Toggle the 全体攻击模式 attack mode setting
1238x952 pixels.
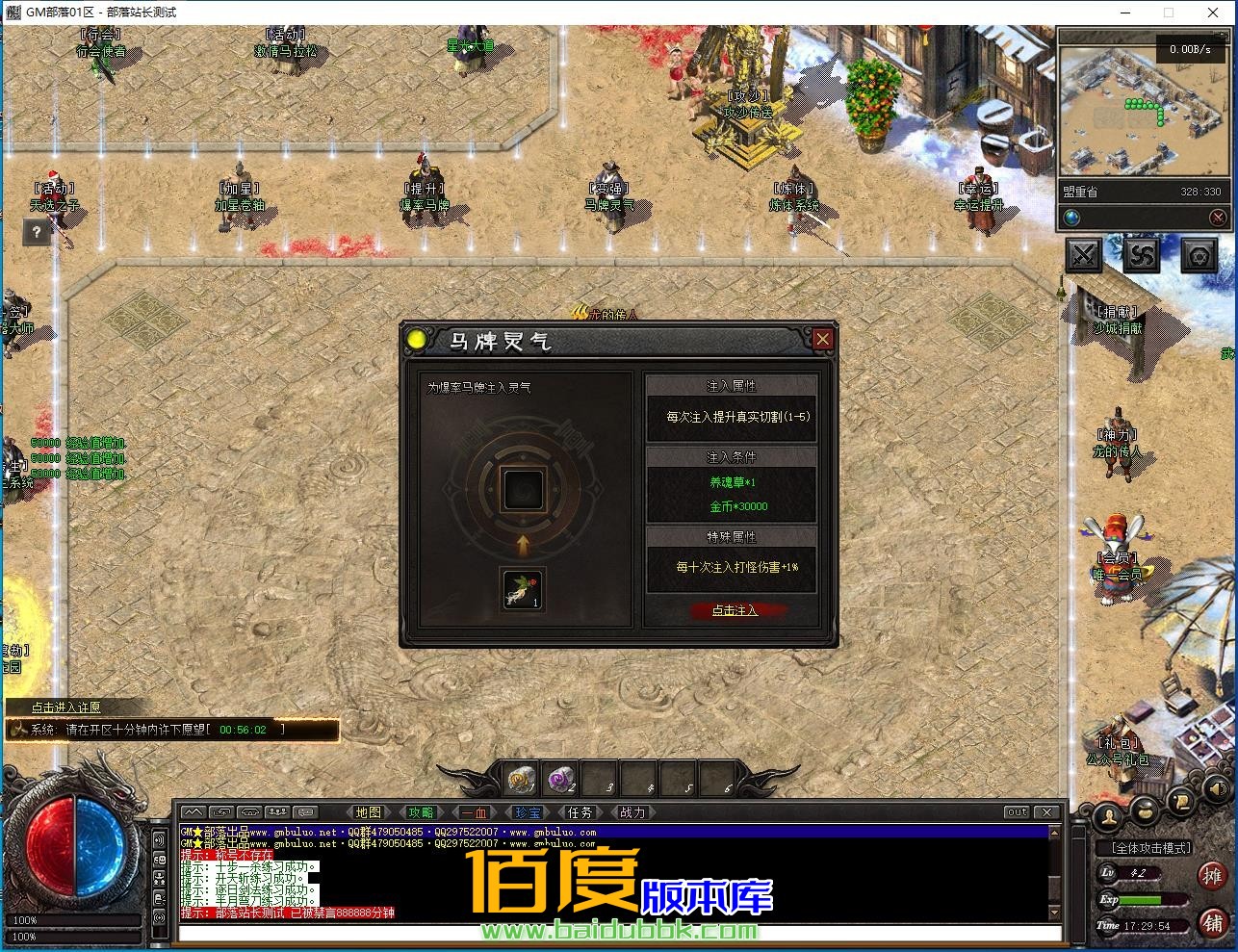click(1151, 848)
